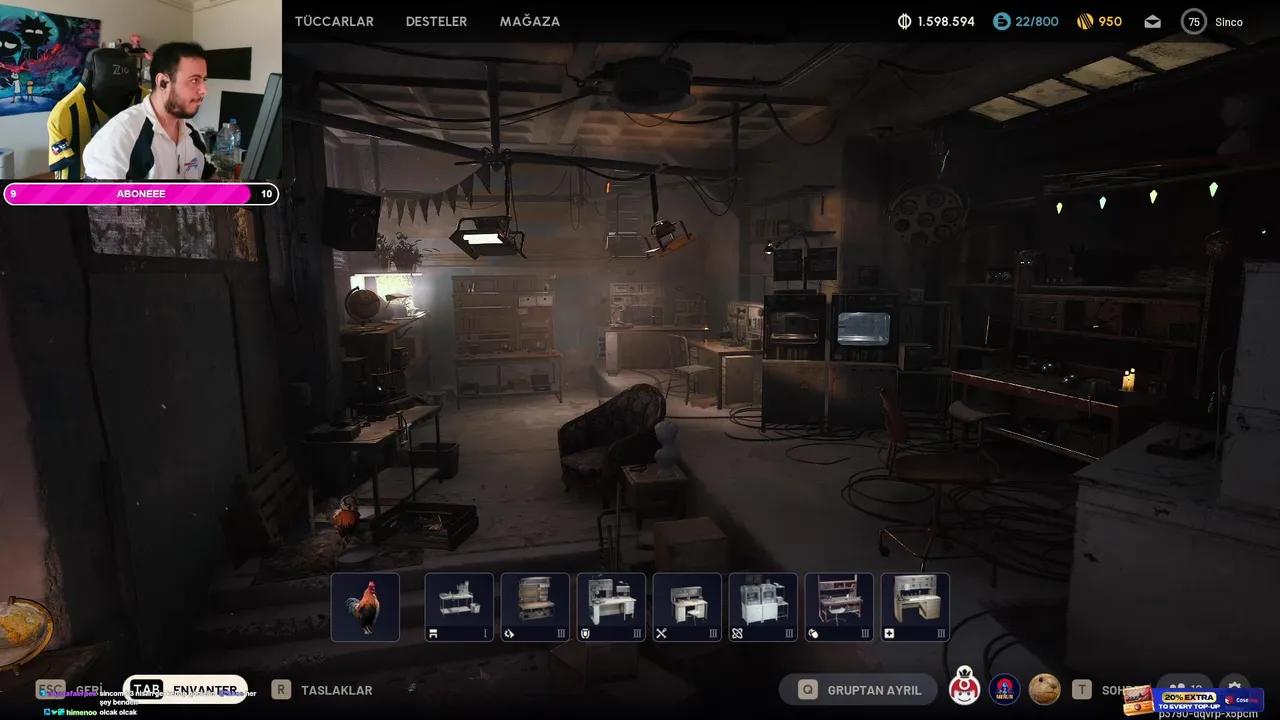Click the crossed-tools icon on the weapons workbench tile

pos(659,634)
